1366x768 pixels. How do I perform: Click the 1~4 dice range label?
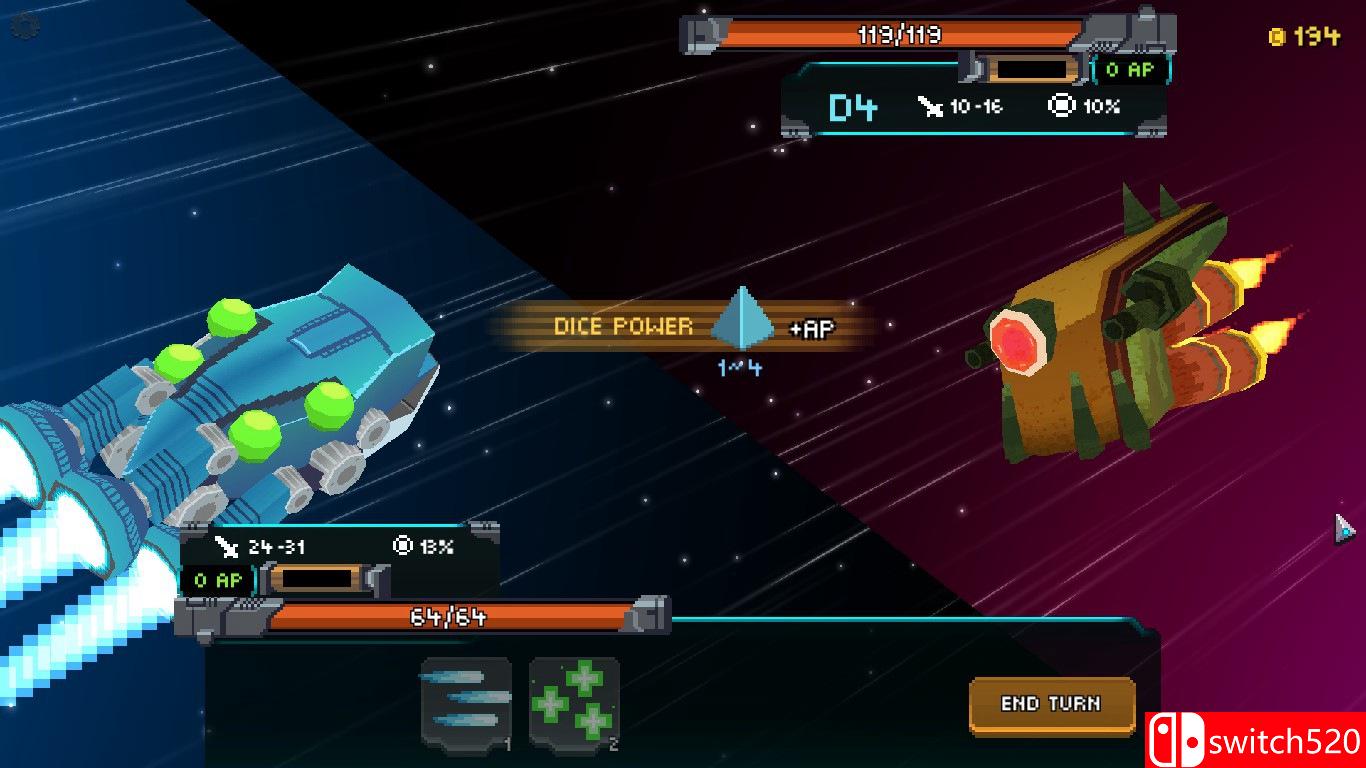(742, 369)
